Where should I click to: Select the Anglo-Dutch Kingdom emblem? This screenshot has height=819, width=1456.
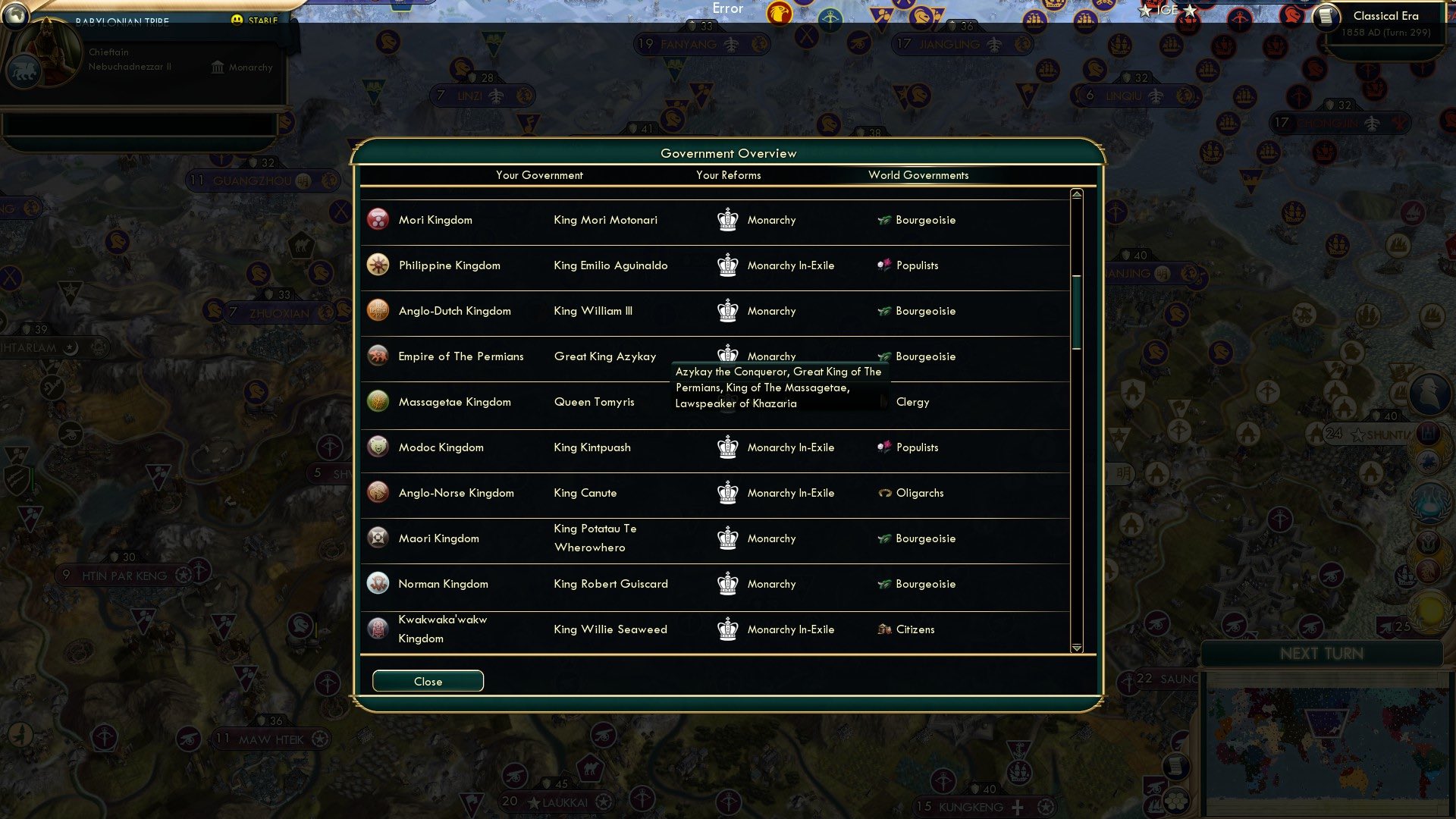pyautogui.click(x=377, y=310)
